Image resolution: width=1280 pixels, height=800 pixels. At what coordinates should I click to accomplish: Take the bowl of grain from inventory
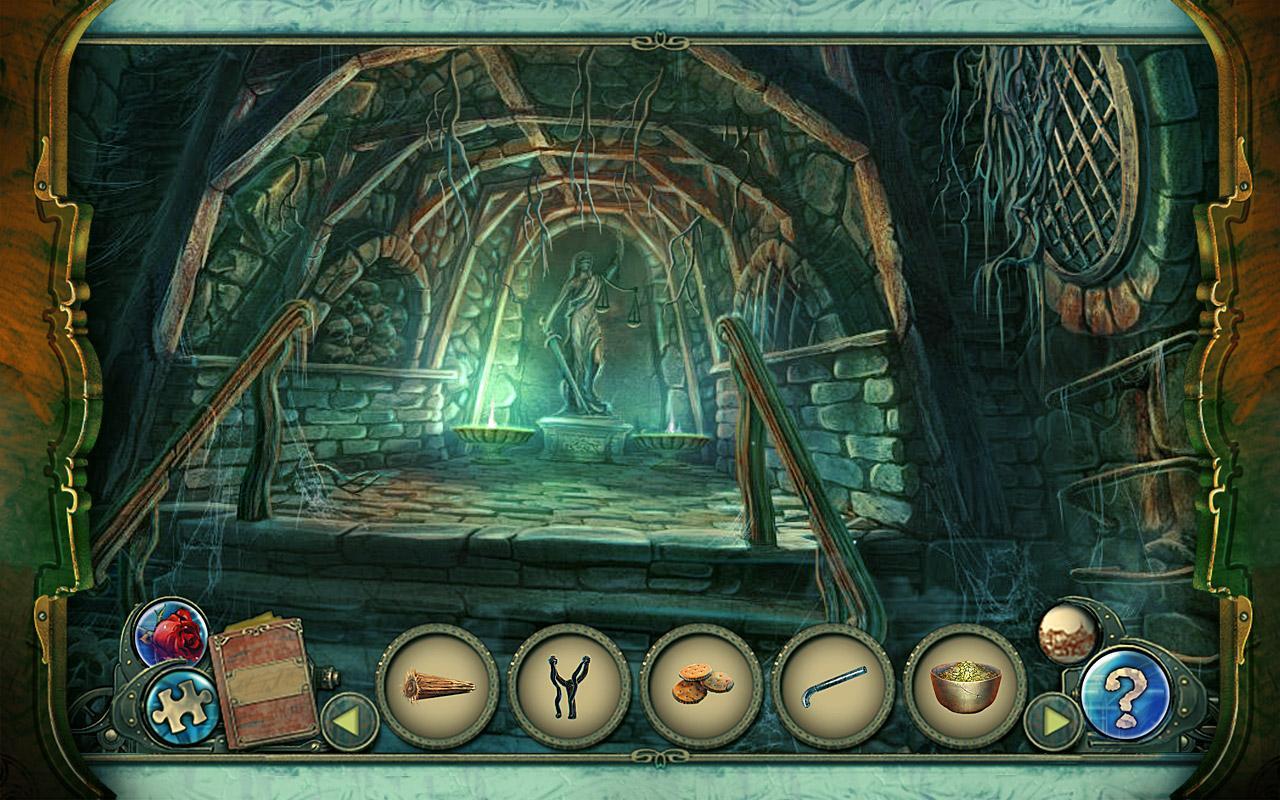click(x=964, y=686)
